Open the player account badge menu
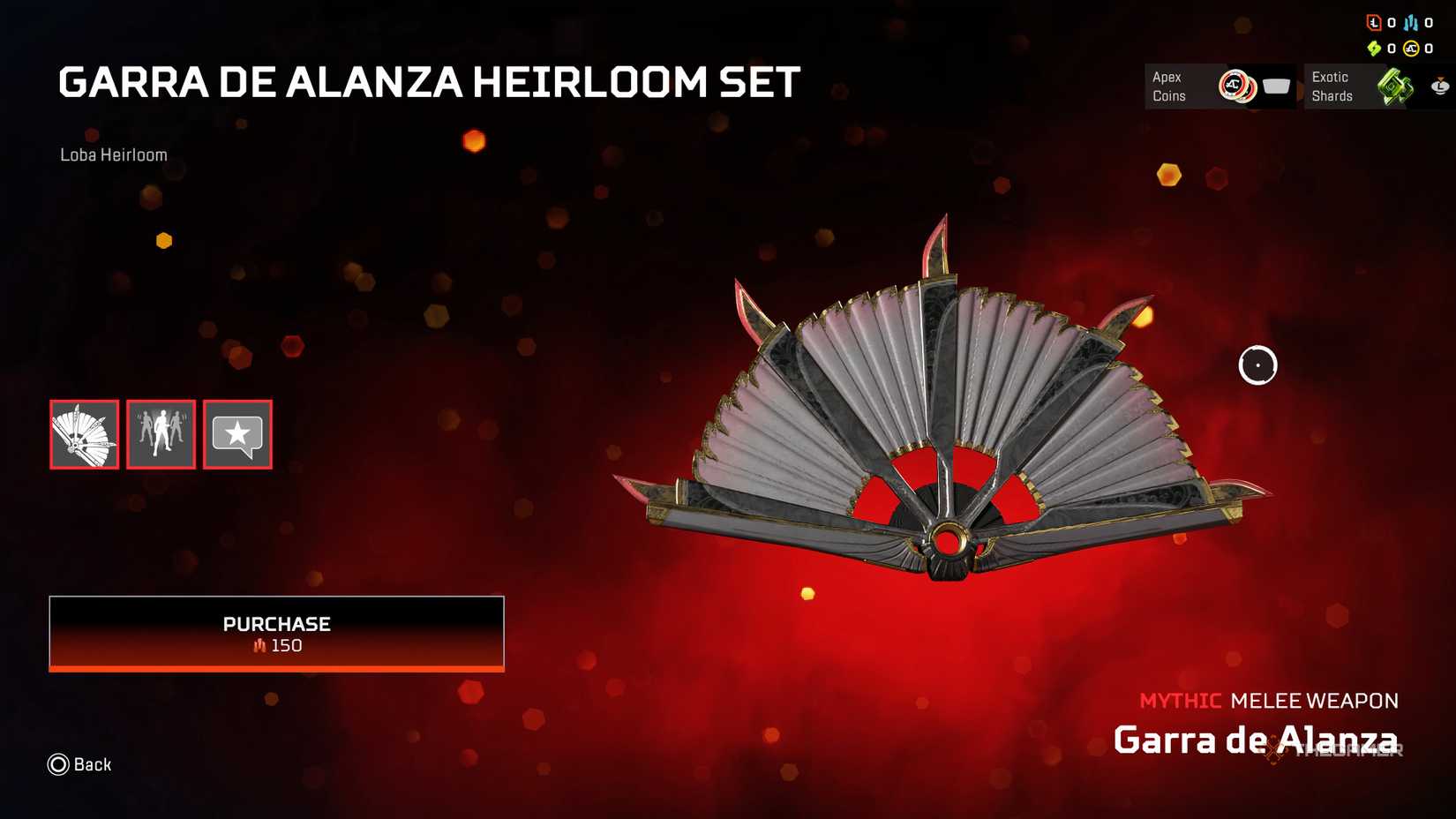The width and height of the screenshot is (1456, 819). (1439, 86)
